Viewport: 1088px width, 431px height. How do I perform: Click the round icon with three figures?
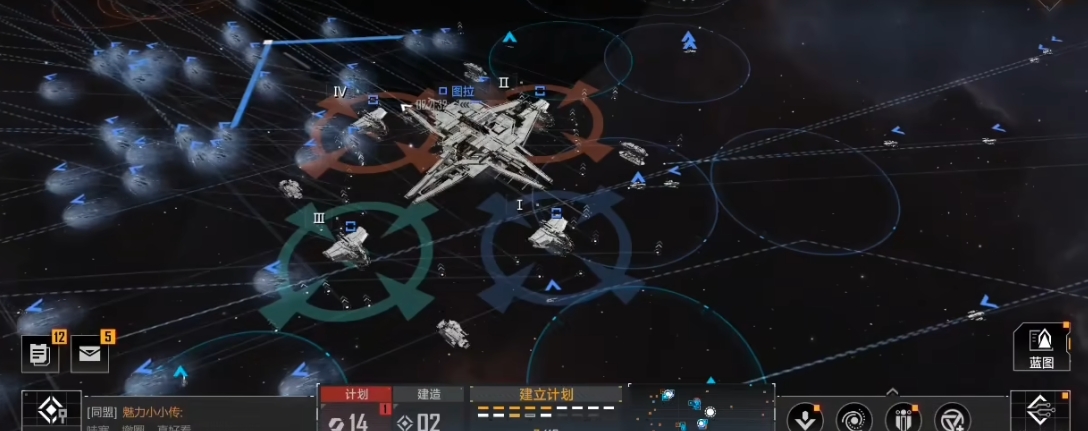coord(903,418)
